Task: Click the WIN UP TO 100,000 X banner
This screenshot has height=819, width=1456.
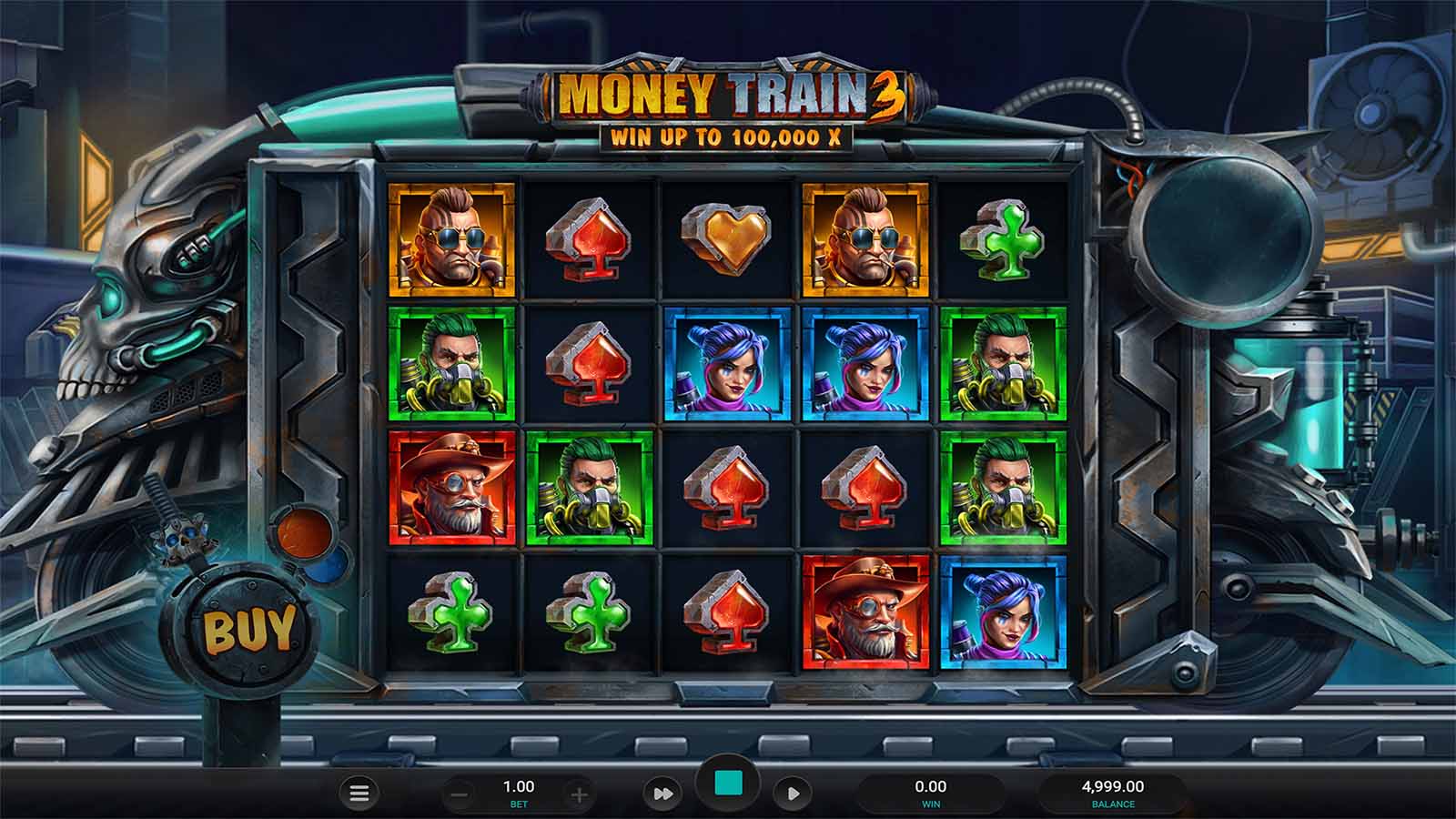Action: pos(723,136)
